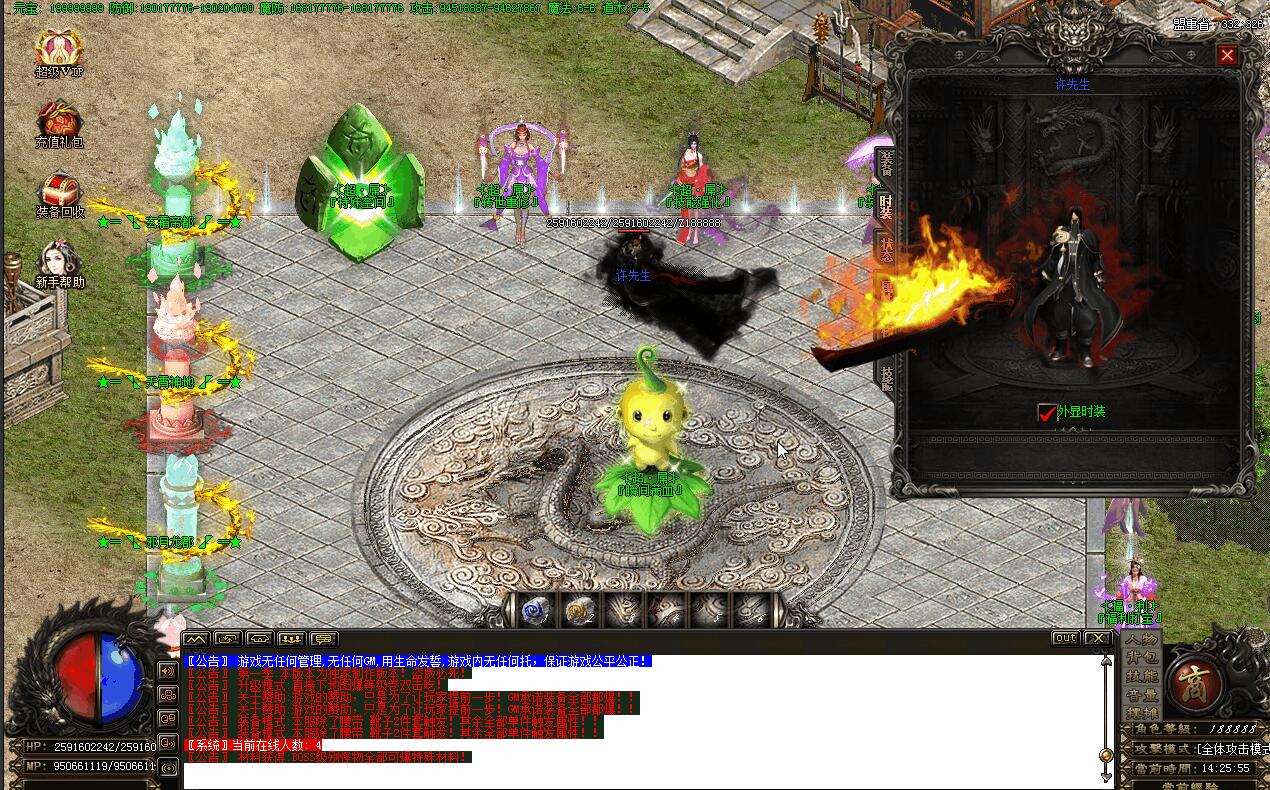
Task: Open the 超级VIP menu
Action: [x=59, y=50]
